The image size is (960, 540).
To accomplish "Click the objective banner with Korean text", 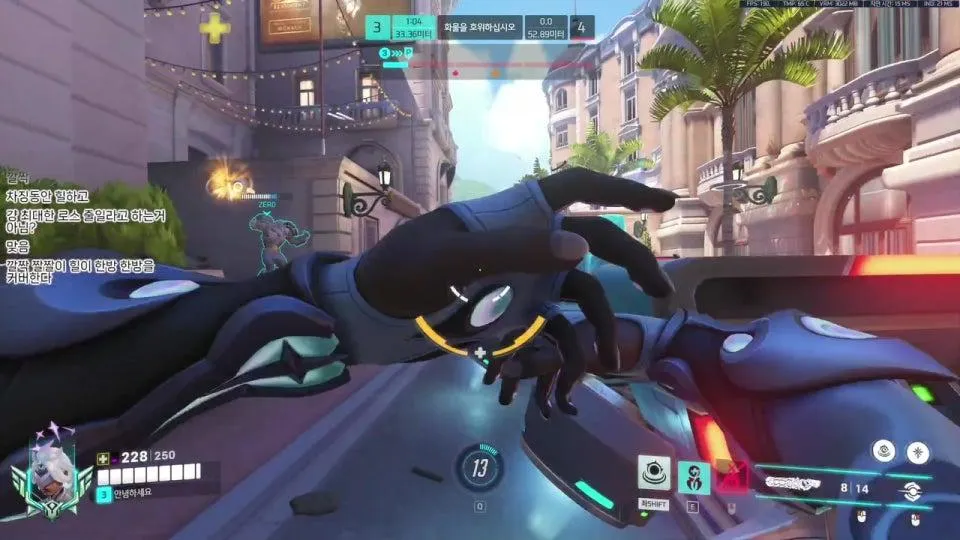I will [480, 28].
